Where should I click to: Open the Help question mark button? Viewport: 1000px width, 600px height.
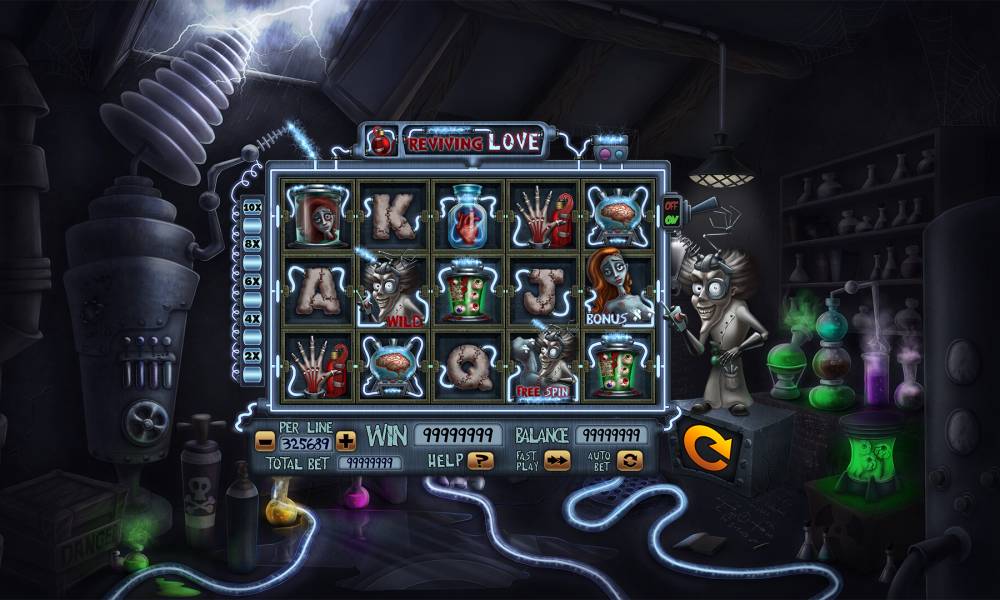(481, 461)
